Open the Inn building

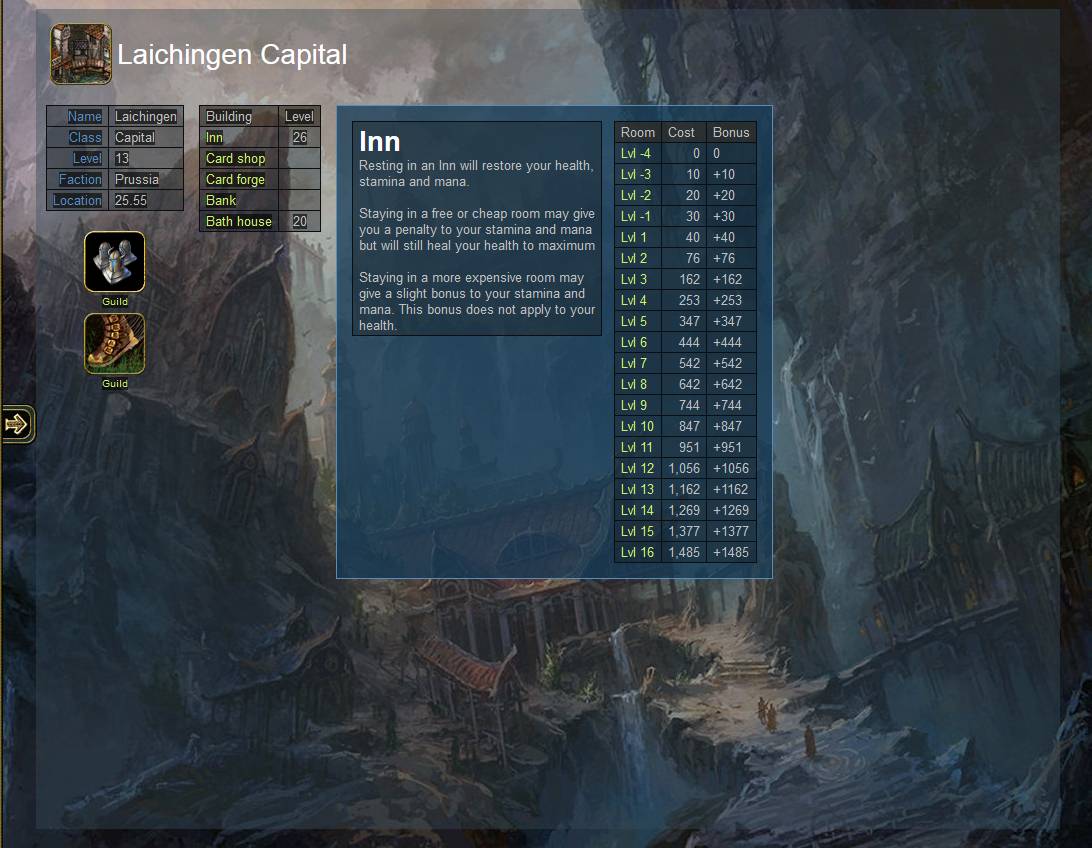point(214,138)
